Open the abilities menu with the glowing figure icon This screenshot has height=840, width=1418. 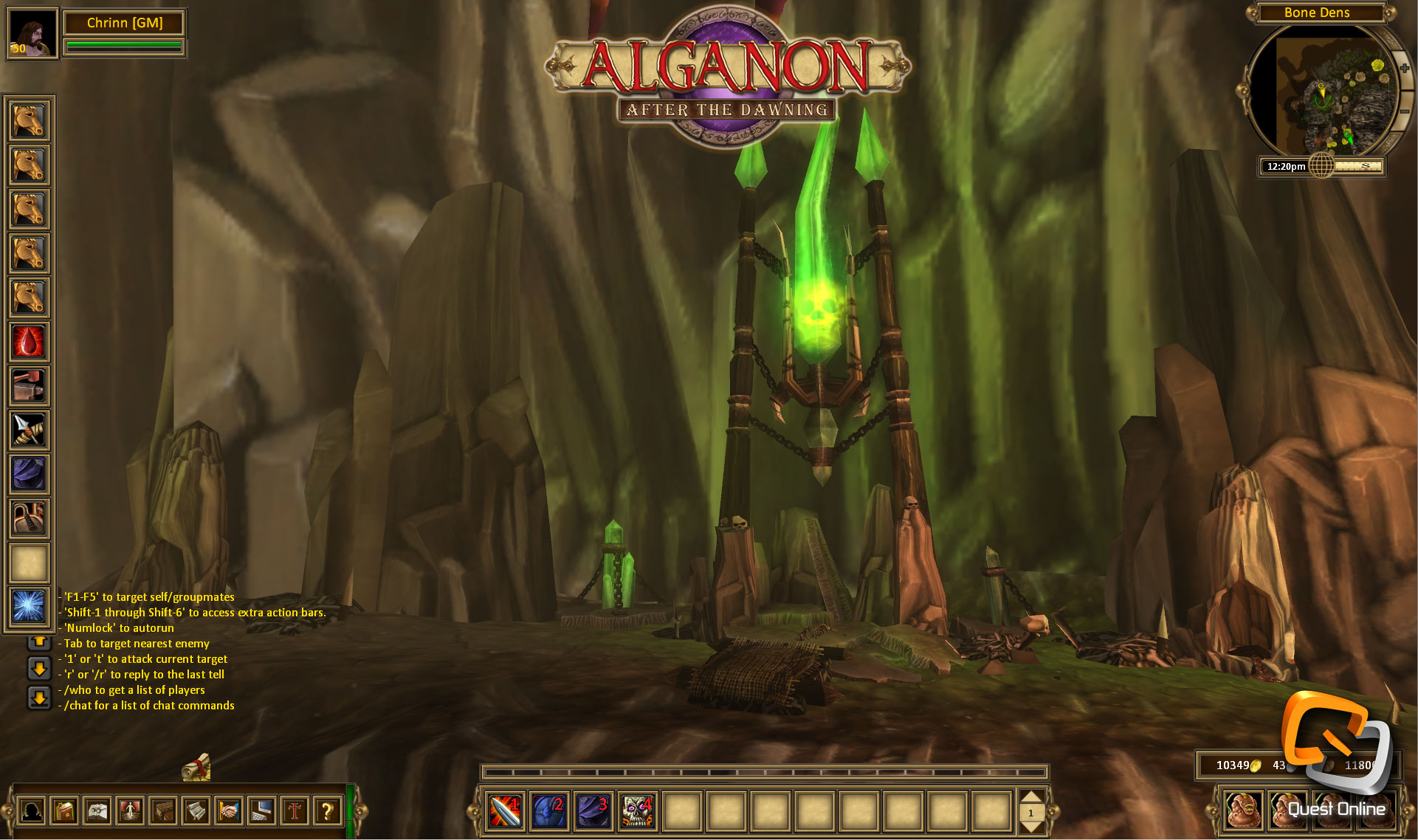click(131, 811)
